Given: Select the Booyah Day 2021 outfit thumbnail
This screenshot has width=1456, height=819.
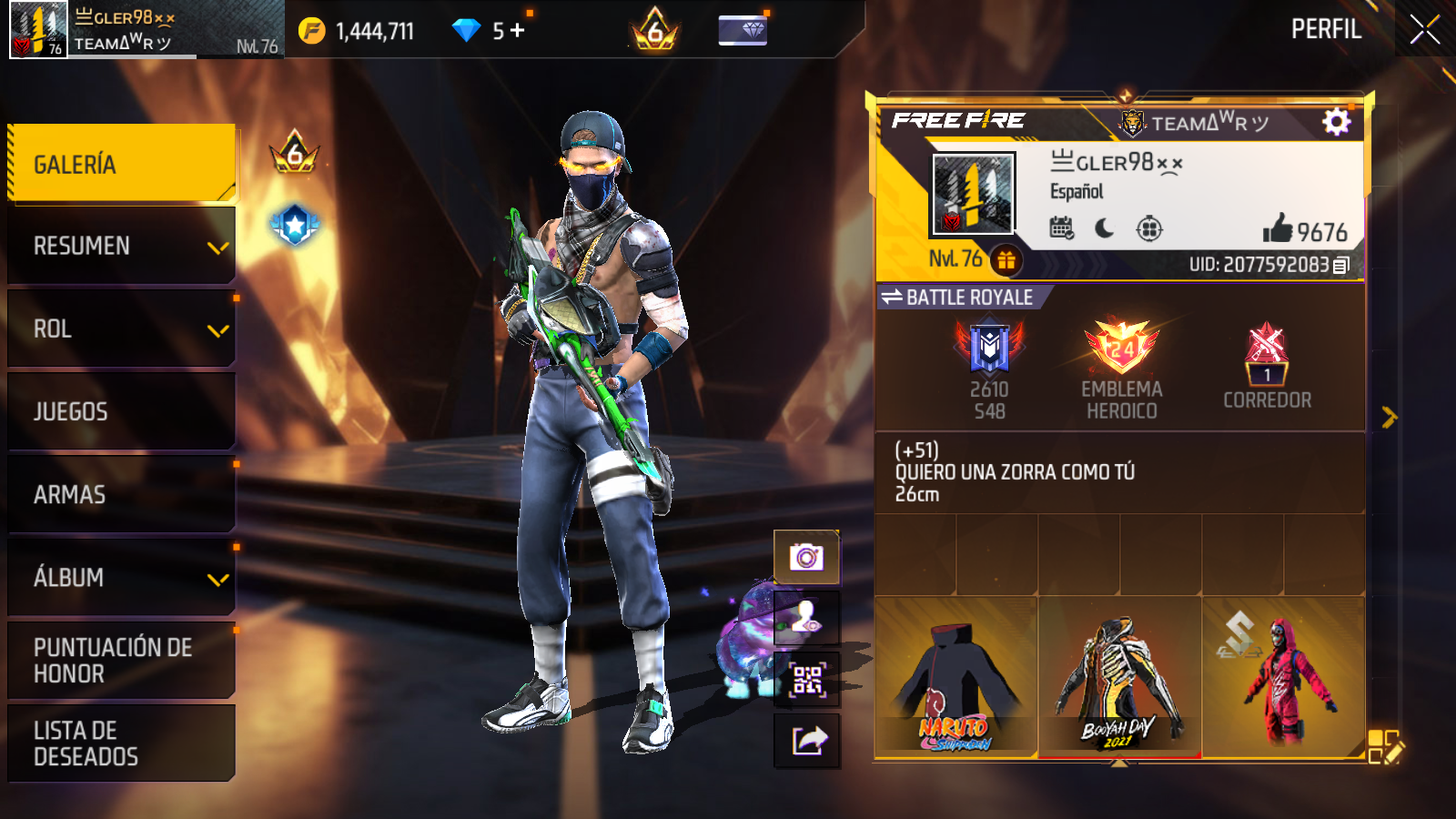Looking at the screenshot, I should (1119, 678).
